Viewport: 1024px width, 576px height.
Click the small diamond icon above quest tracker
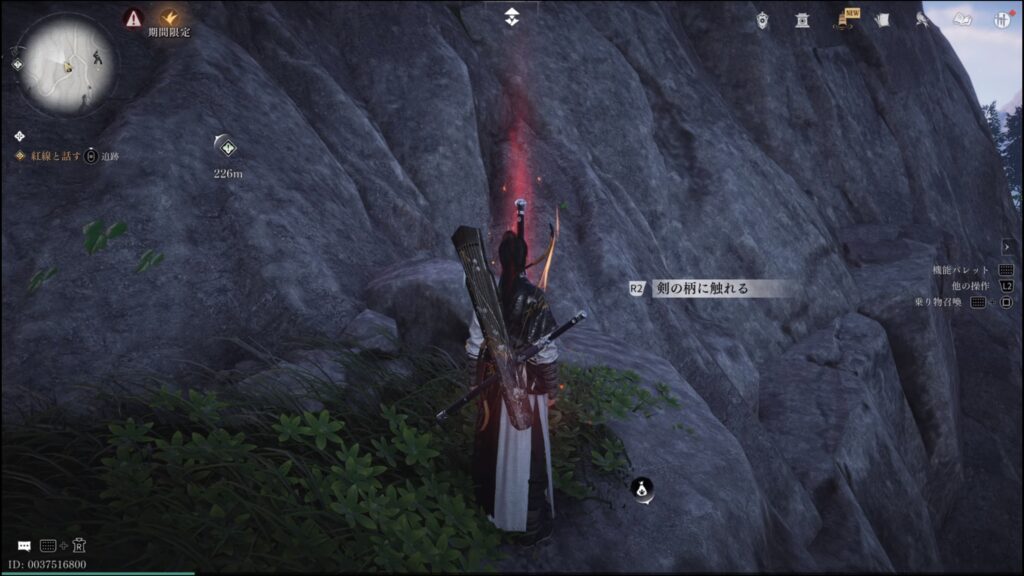click(20, 136)
